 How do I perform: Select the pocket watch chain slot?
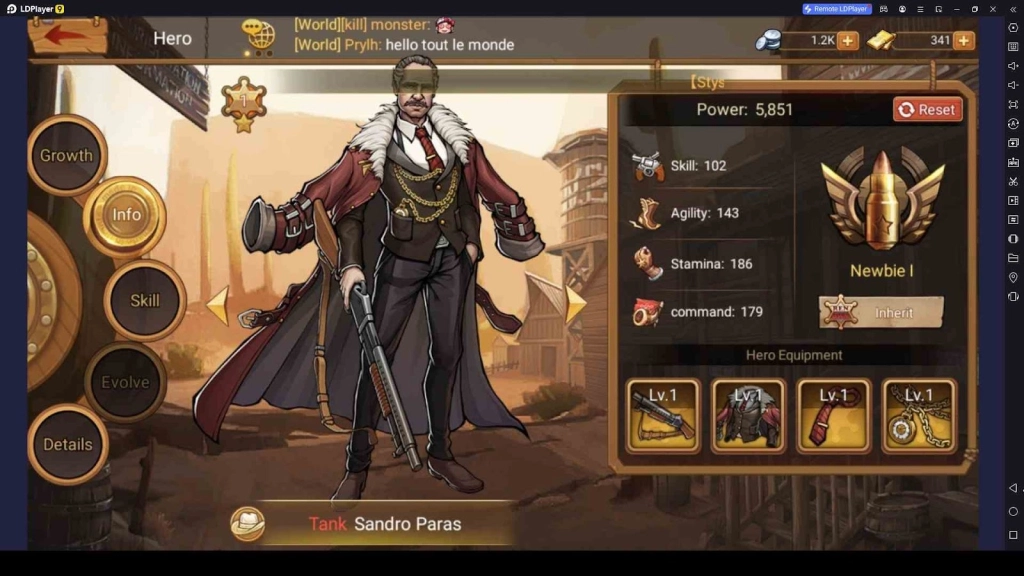click(919, 415)
